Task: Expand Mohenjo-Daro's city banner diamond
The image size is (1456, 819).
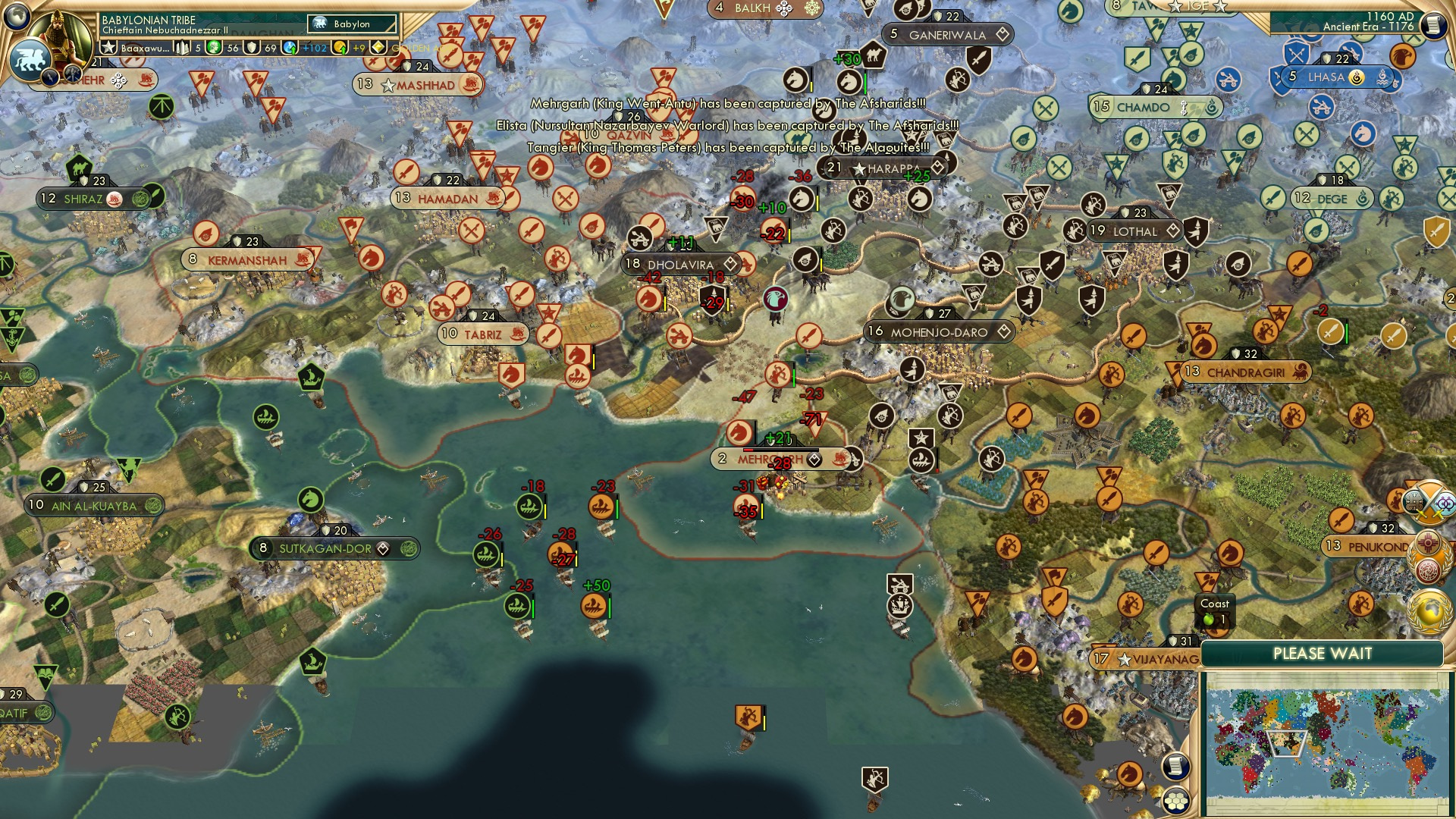Action: coord(1003,331)
